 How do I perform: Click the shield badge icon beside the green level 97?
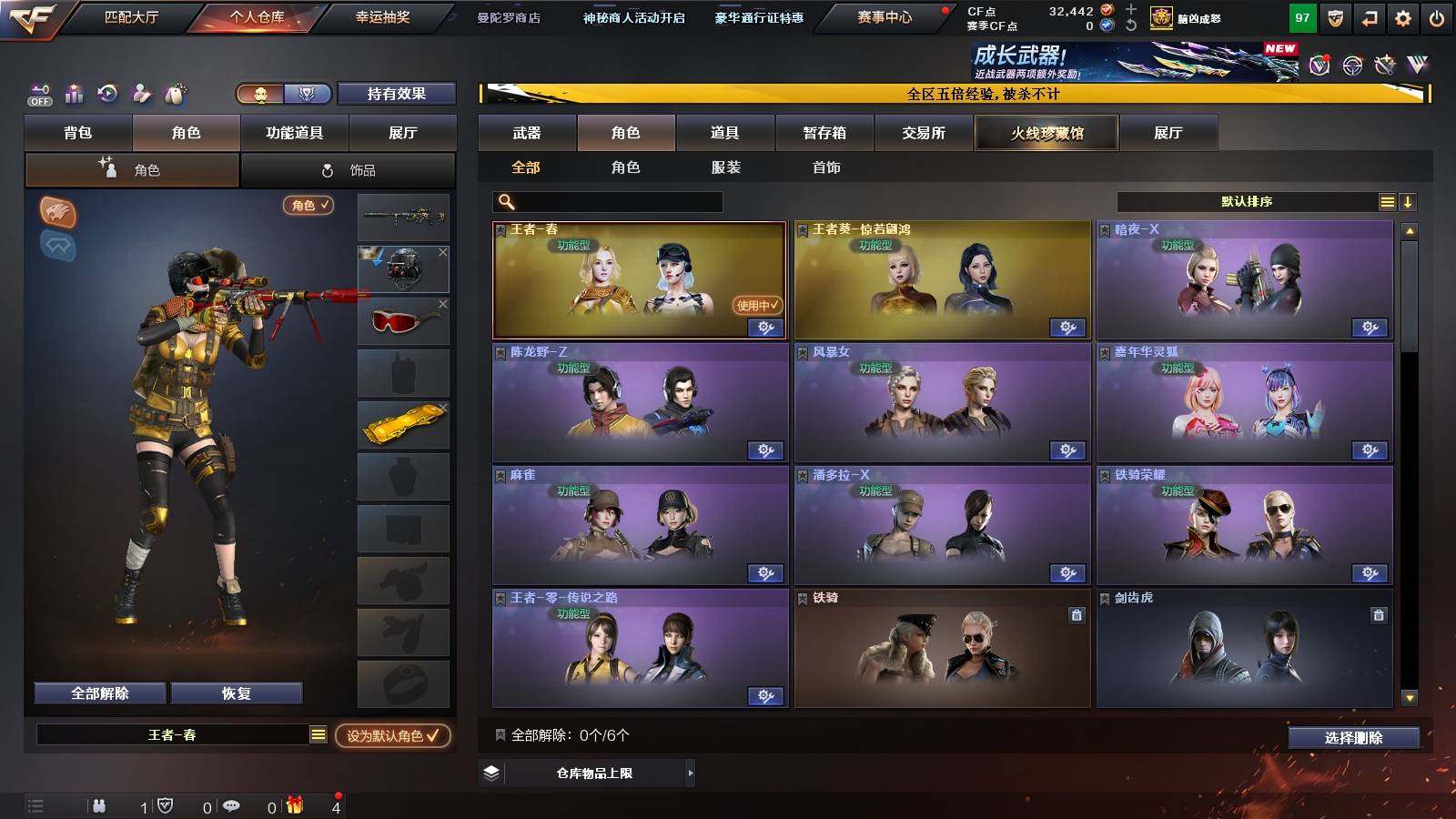tap(1335, 18)
